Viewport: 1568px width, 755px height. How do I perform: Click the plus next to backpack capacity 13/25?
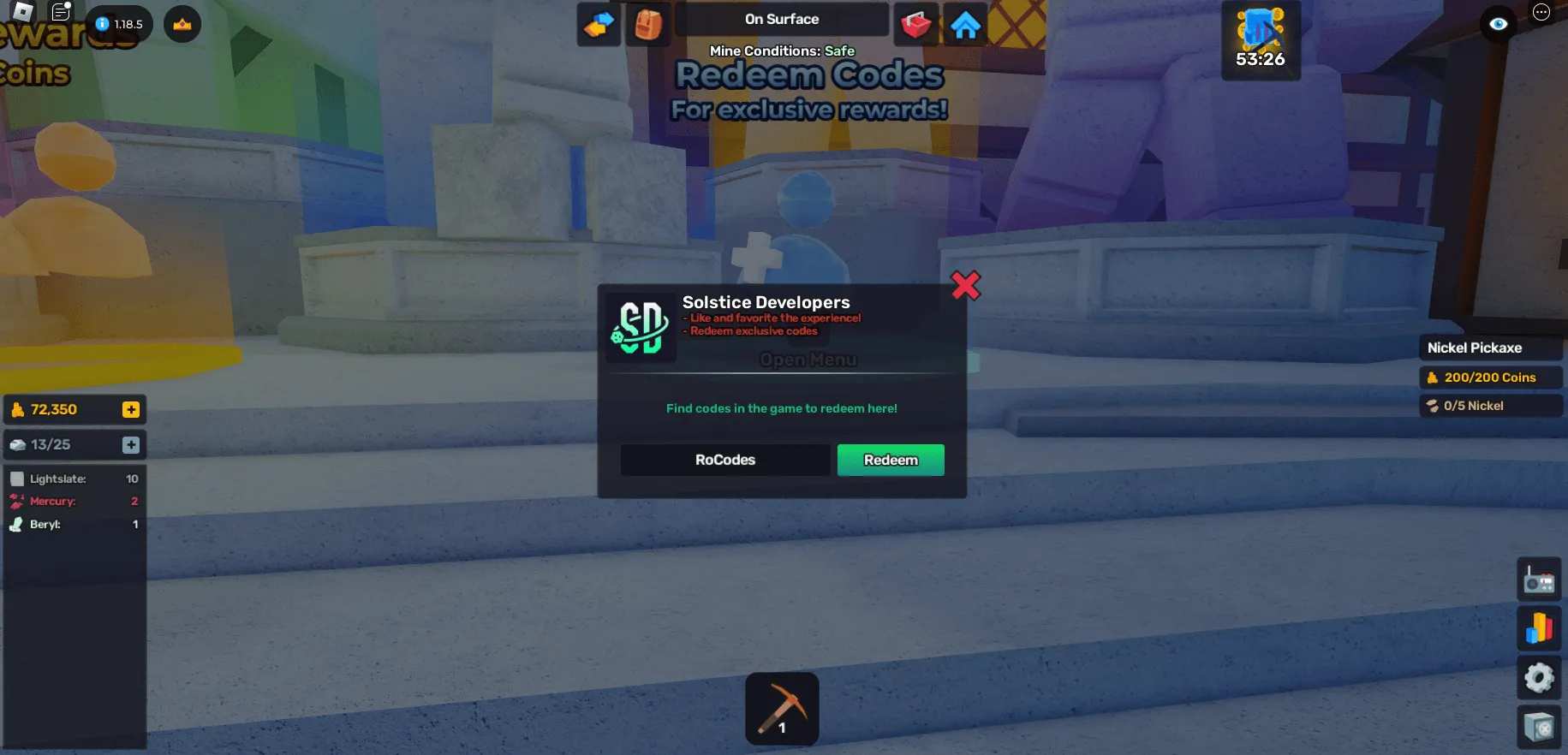130,444
